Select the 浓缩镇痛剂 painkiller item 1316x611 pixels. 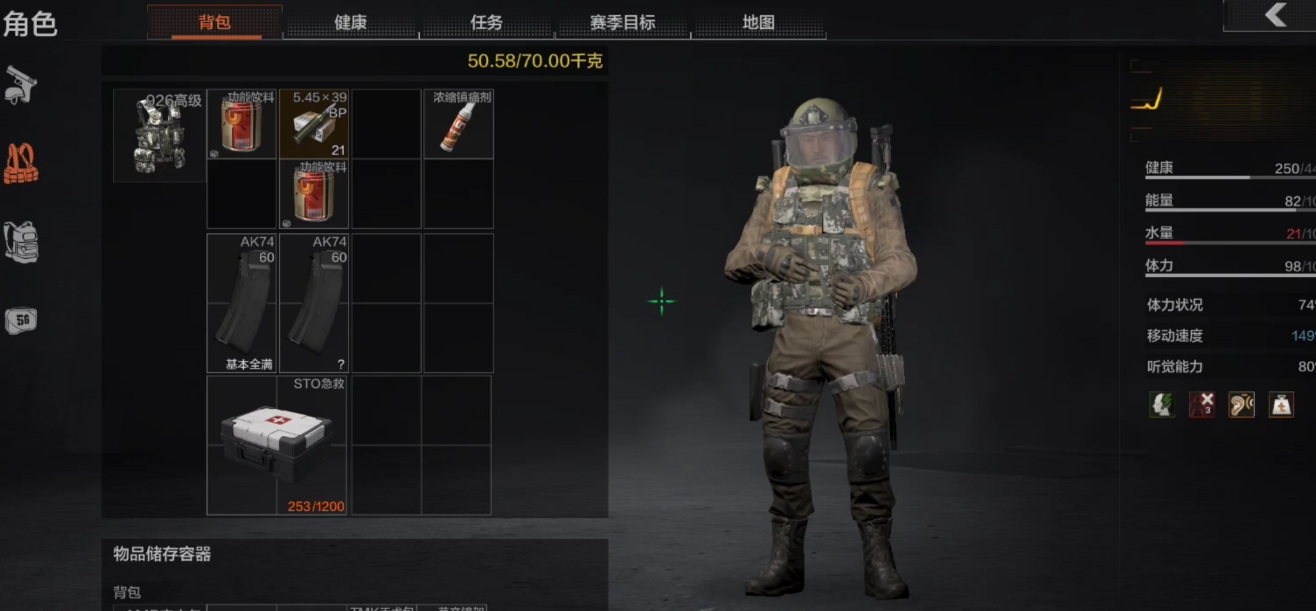pos(458,124)
